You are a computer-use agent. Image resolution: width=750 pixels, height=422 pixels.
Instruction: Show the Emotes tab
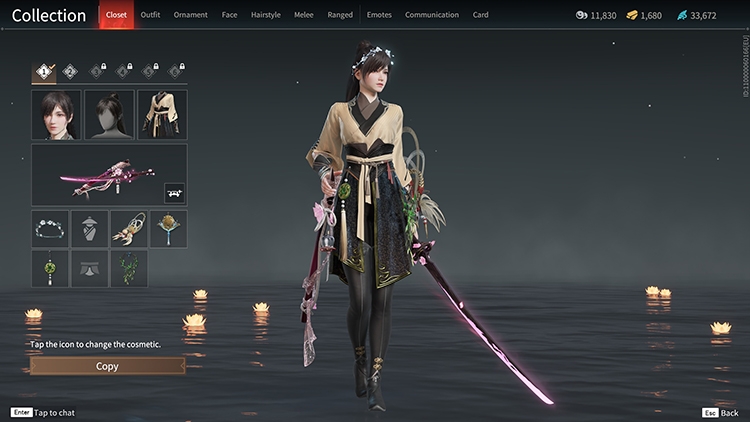tap(379, 15)
